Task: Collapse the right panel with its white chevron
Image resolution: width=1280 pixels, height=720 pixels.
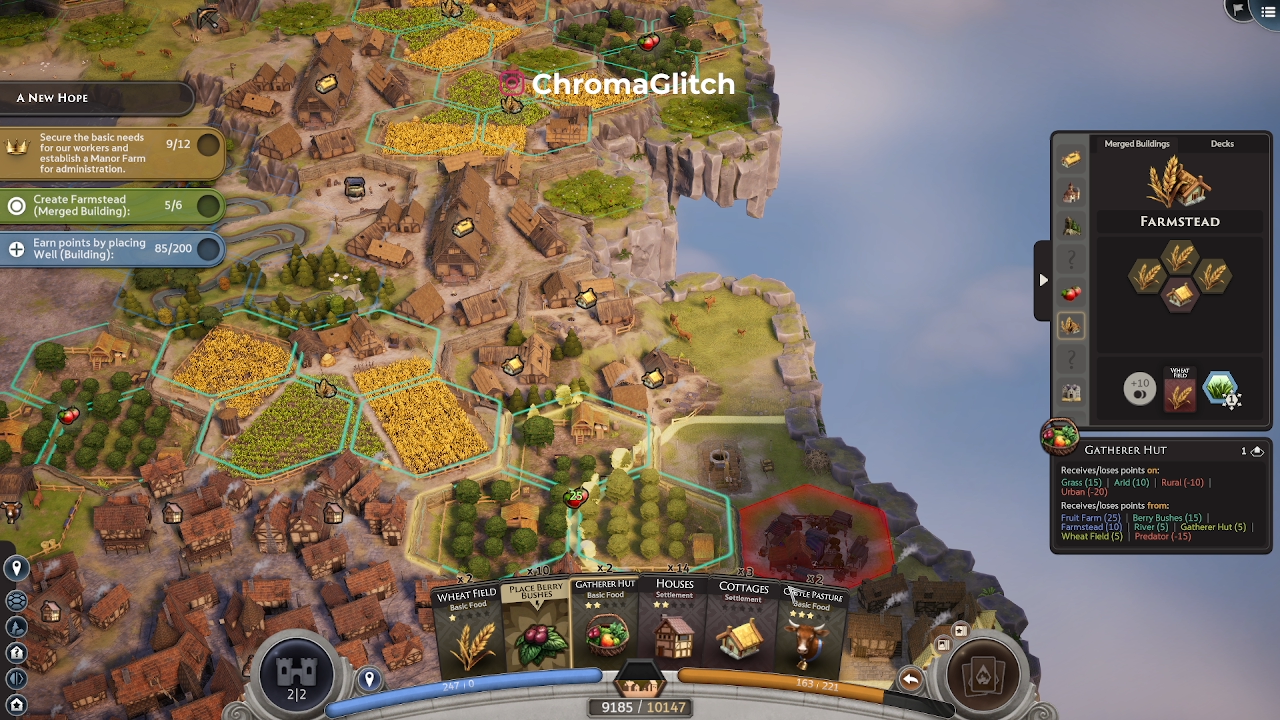Action: pyautogui.click(x=1043, y=281)
